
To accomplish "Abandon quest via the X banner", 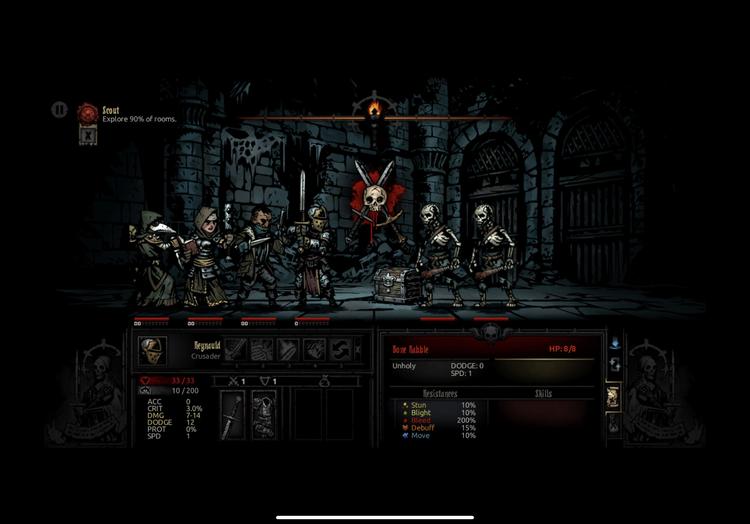I will [x=88, y=135].
